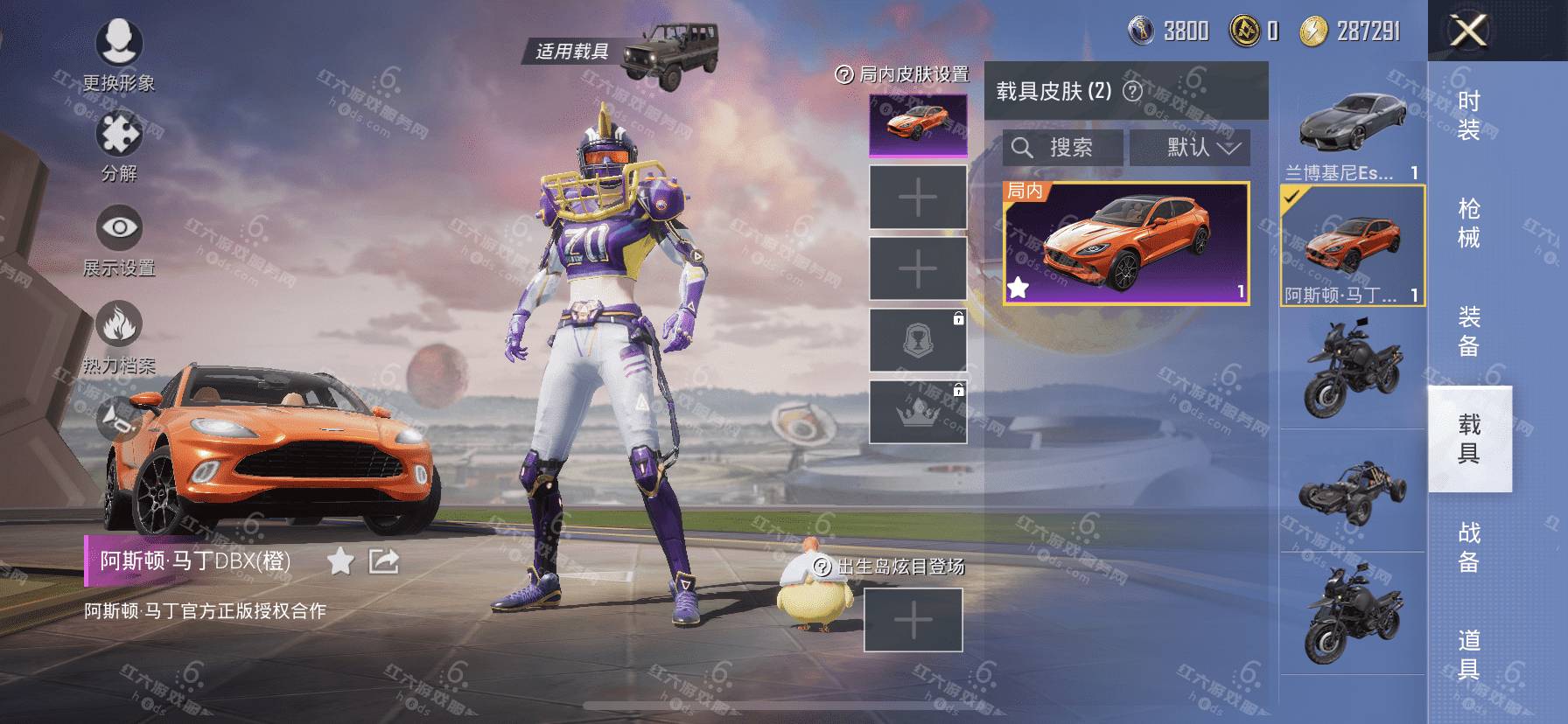
Task: Switch to the 道具 items tab
Action: point(1469,654)
